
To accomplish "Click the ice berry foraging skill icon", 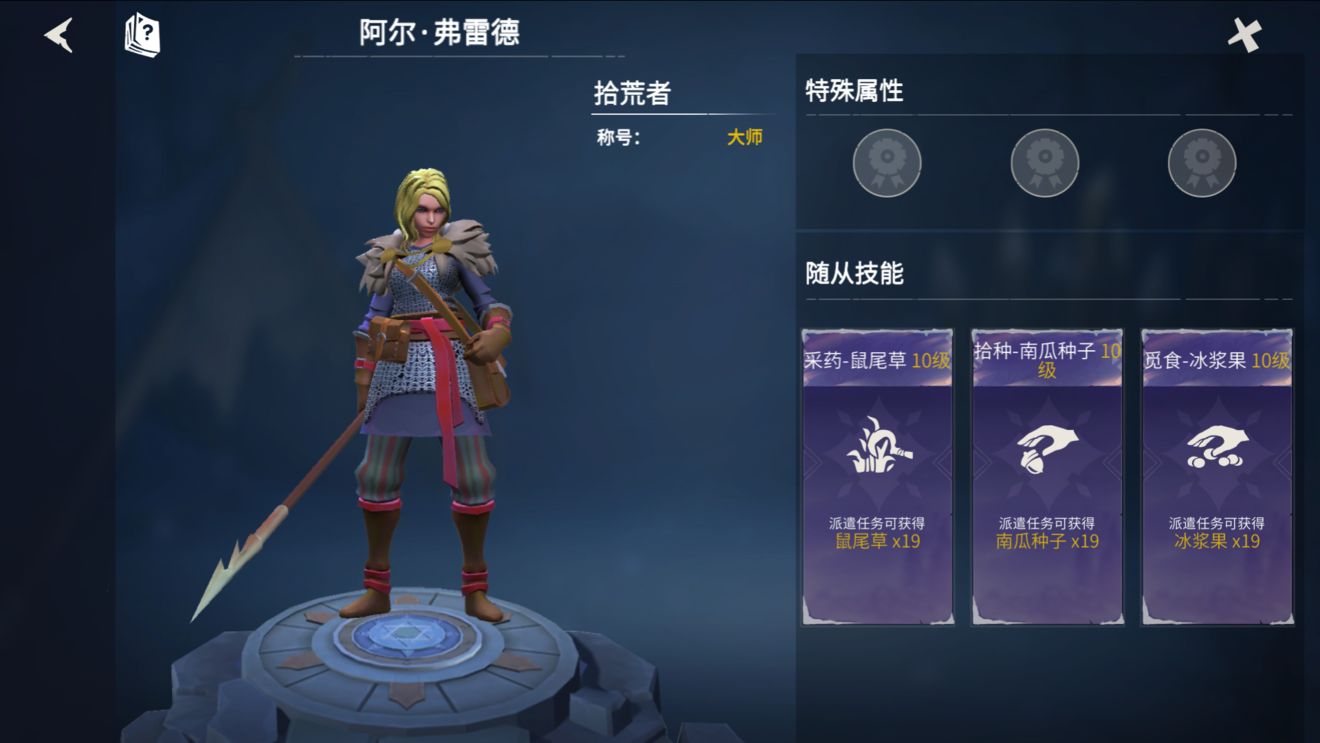I will pyautogui.click(x=1213, y=449).
